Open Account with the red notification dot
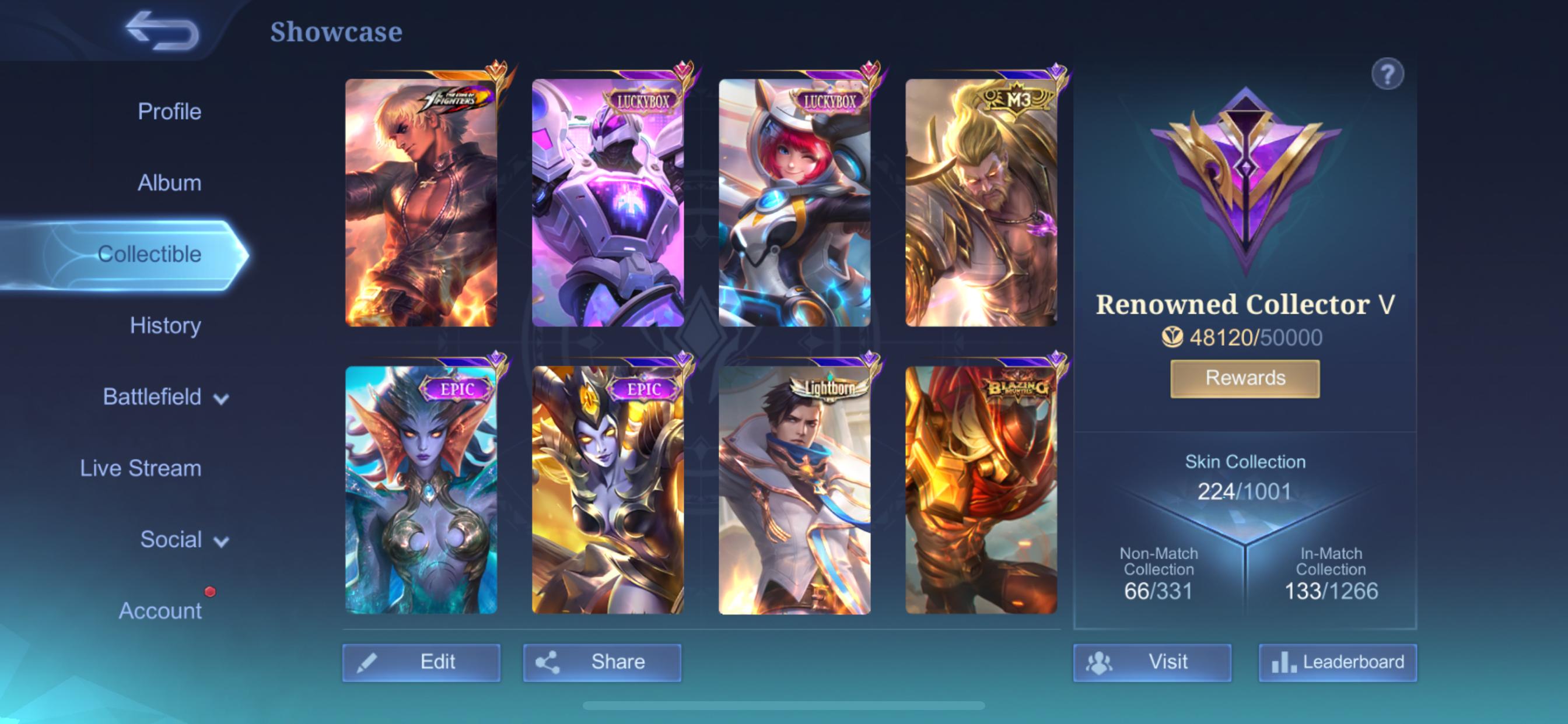This screenshot has width=1568, height=724. point(162,611)
